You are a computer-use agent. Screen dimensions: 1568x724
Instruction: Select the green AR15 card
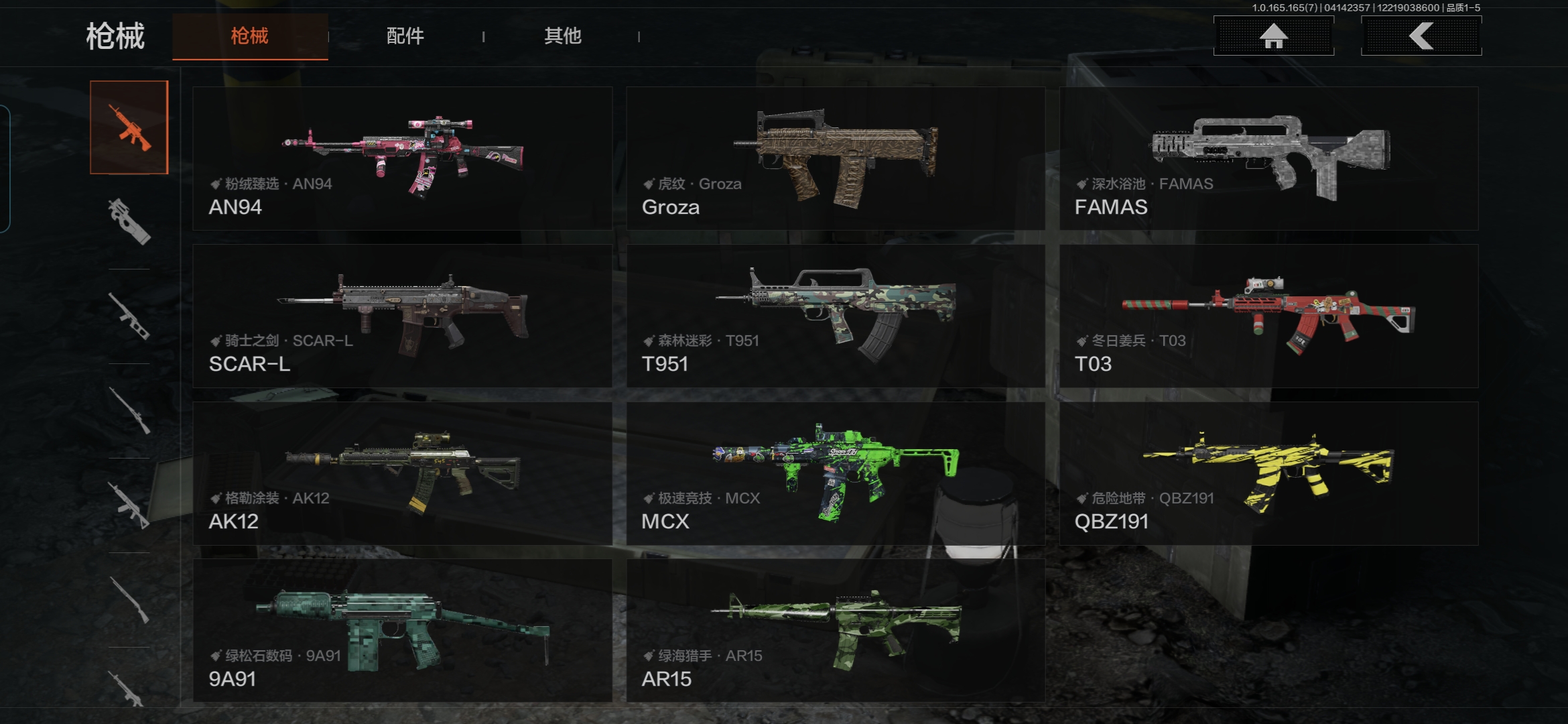click(x=836, y=631)
